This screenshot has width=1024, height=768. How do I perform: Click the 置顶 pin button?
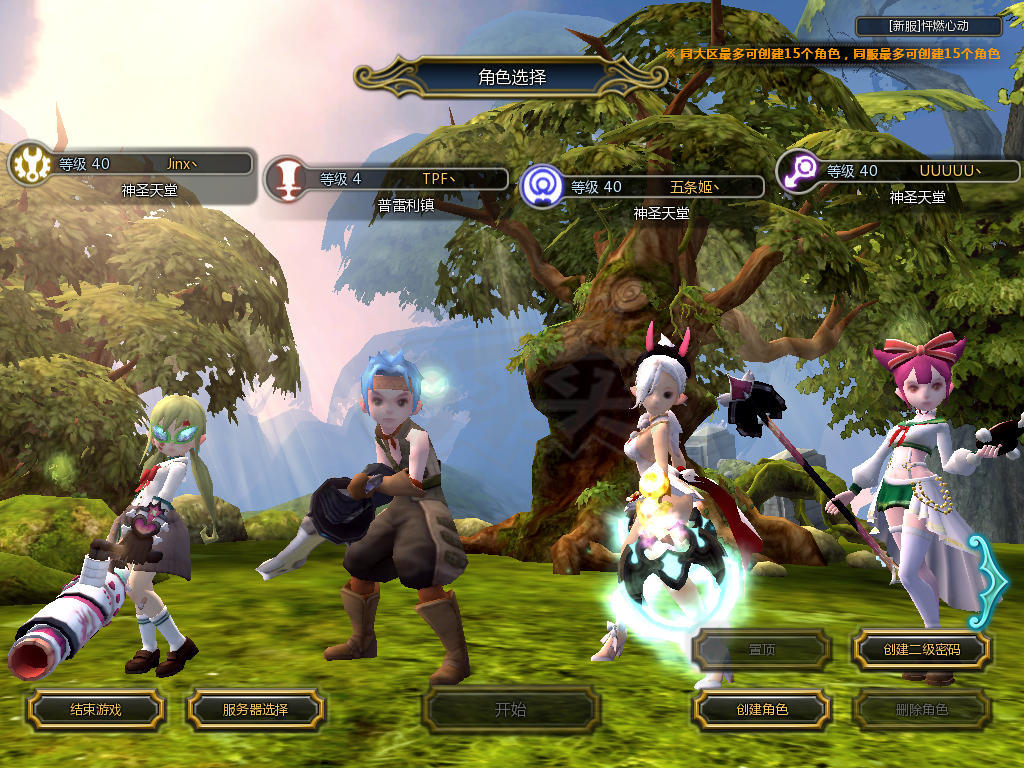(762, 650)
